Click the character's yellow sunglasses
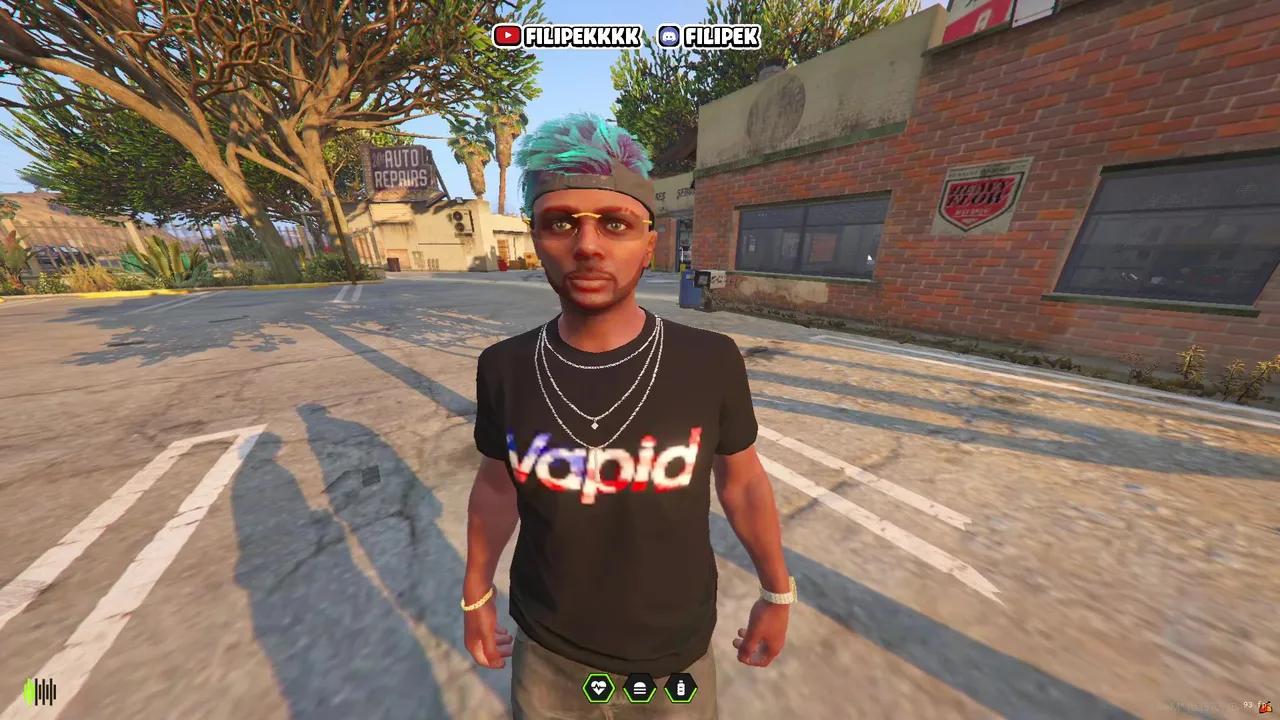 (x=590, y=217)
